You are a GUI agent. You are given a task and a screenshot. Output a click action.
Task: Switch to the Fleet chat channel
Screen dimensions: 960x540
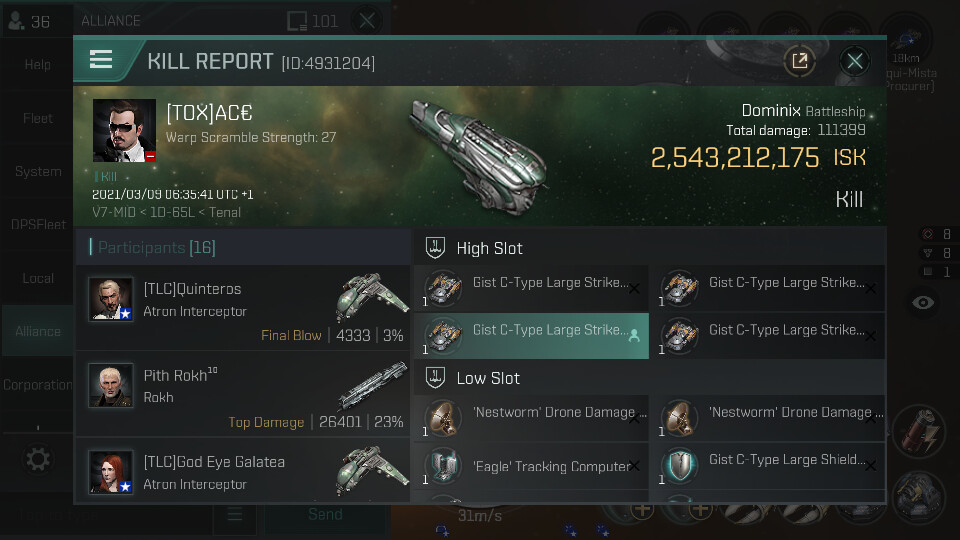click(x=38, y=118)
